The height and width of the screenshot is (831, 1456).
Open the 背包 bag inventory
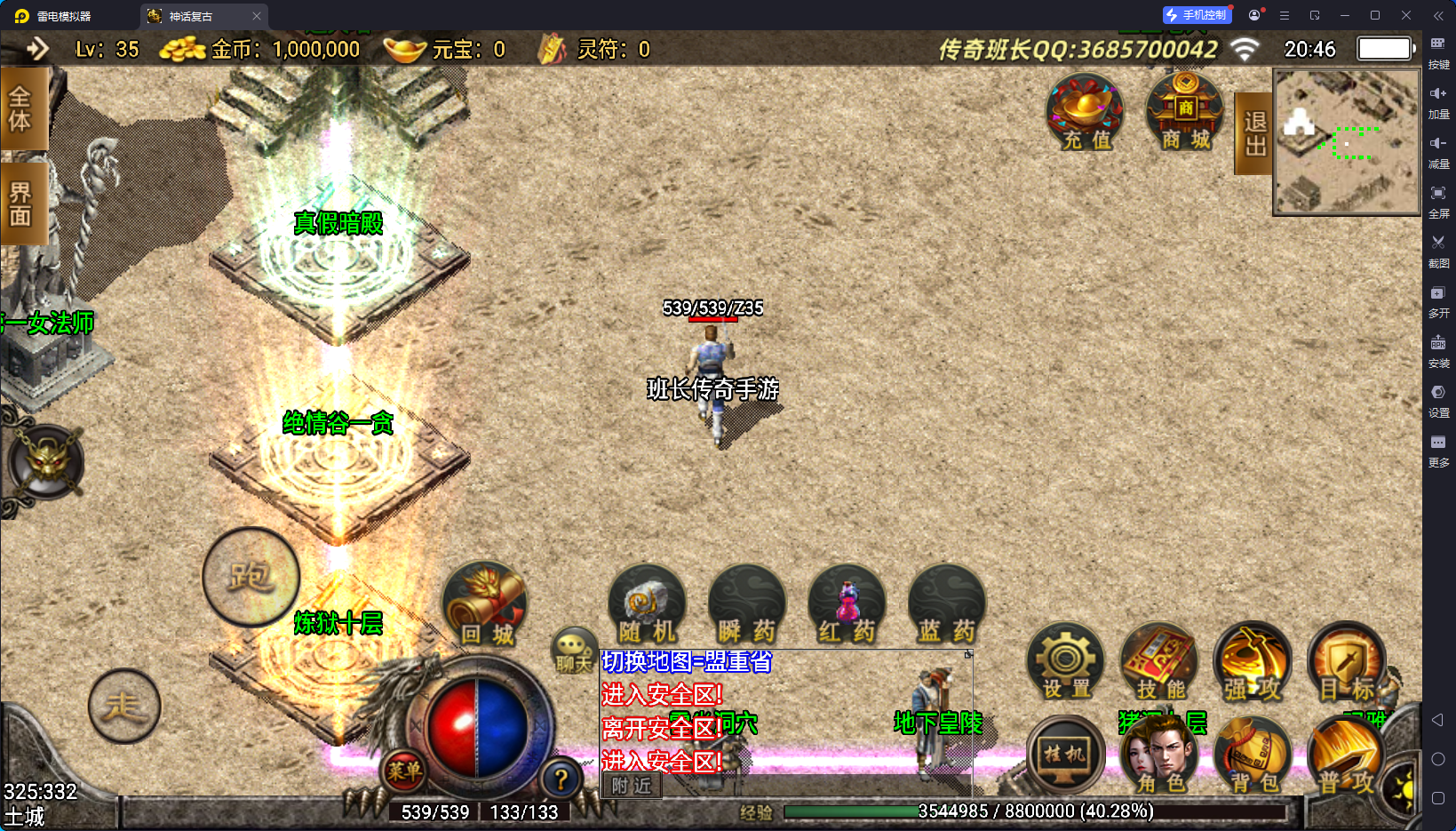pyautogui.click(x=1252, y=757)
